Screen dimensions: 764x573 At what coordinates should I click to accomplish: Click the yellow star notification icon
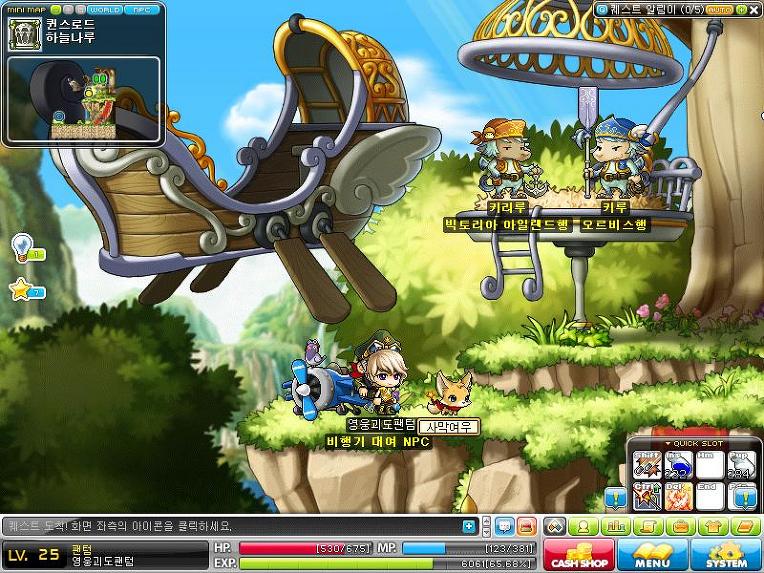point(22,290)
